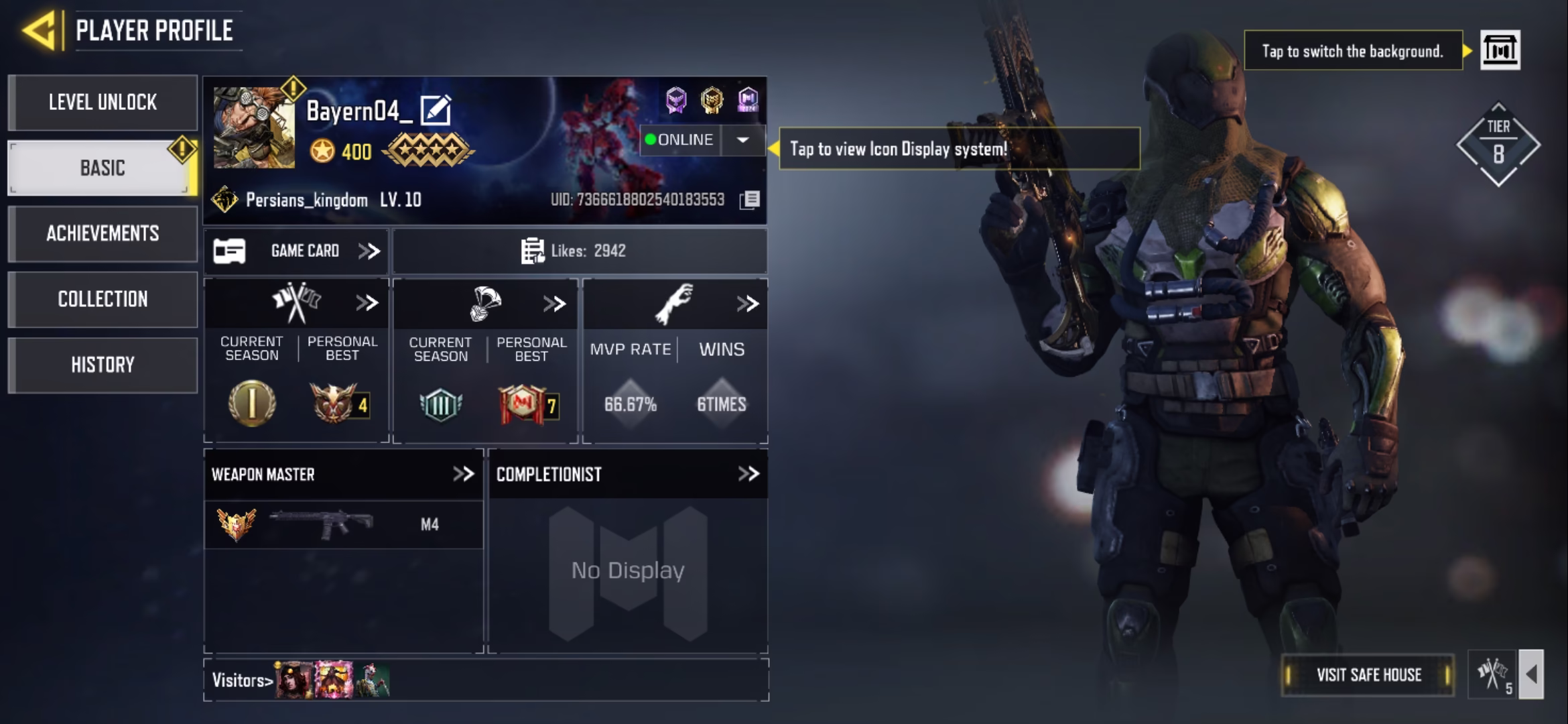The image size is (1568, 724).
Task: Open the Collection tab
Action: [x=103, y=299]
